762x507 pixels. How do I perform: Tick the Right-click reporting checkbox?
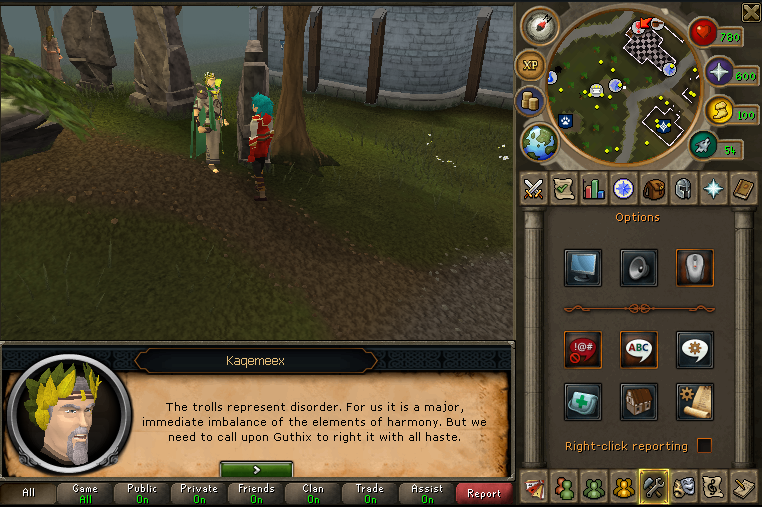(x=705, y=446)
